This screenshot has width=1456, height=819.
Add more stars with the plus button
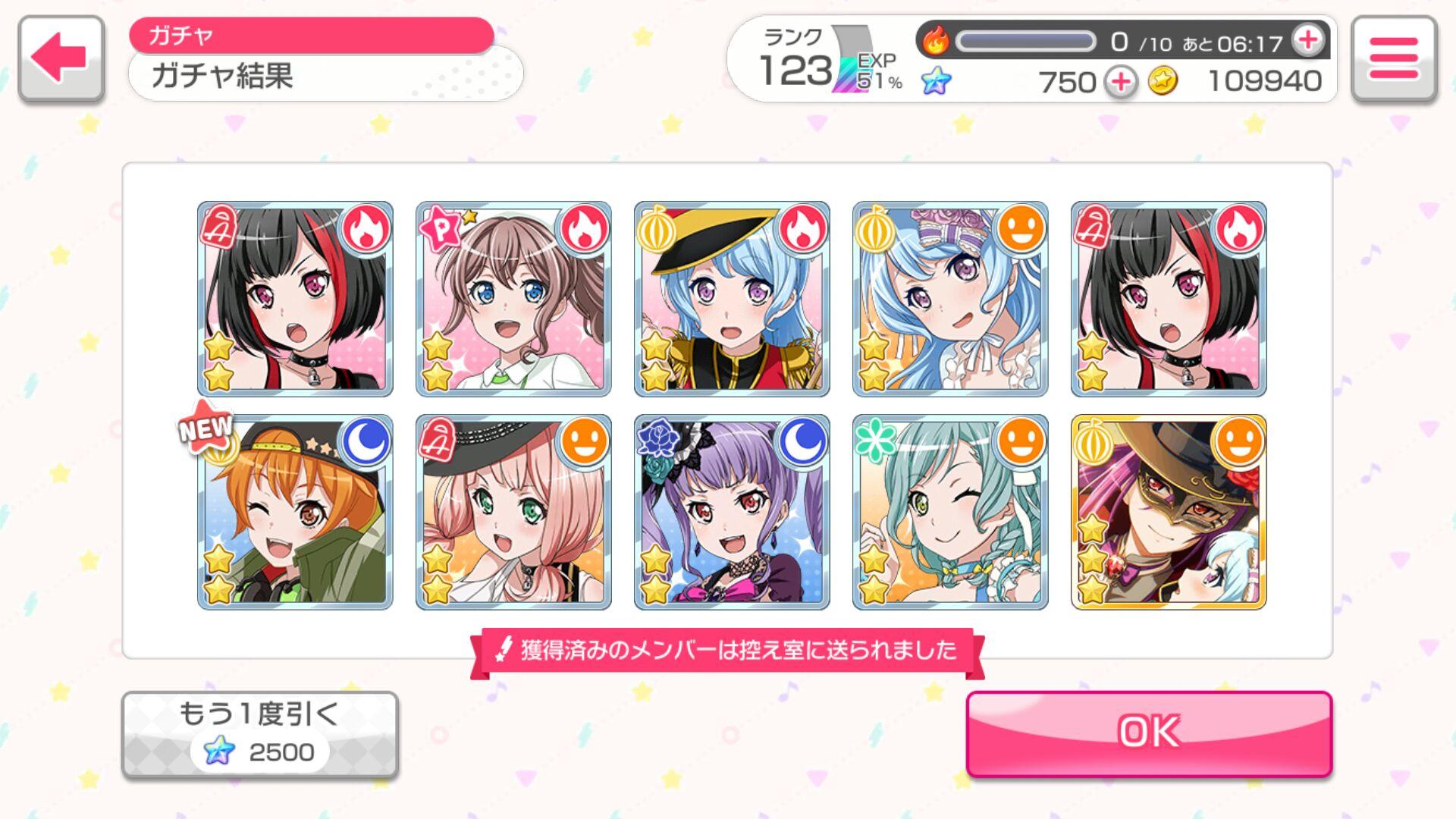pyautogui.click(x=1120, y=82)
